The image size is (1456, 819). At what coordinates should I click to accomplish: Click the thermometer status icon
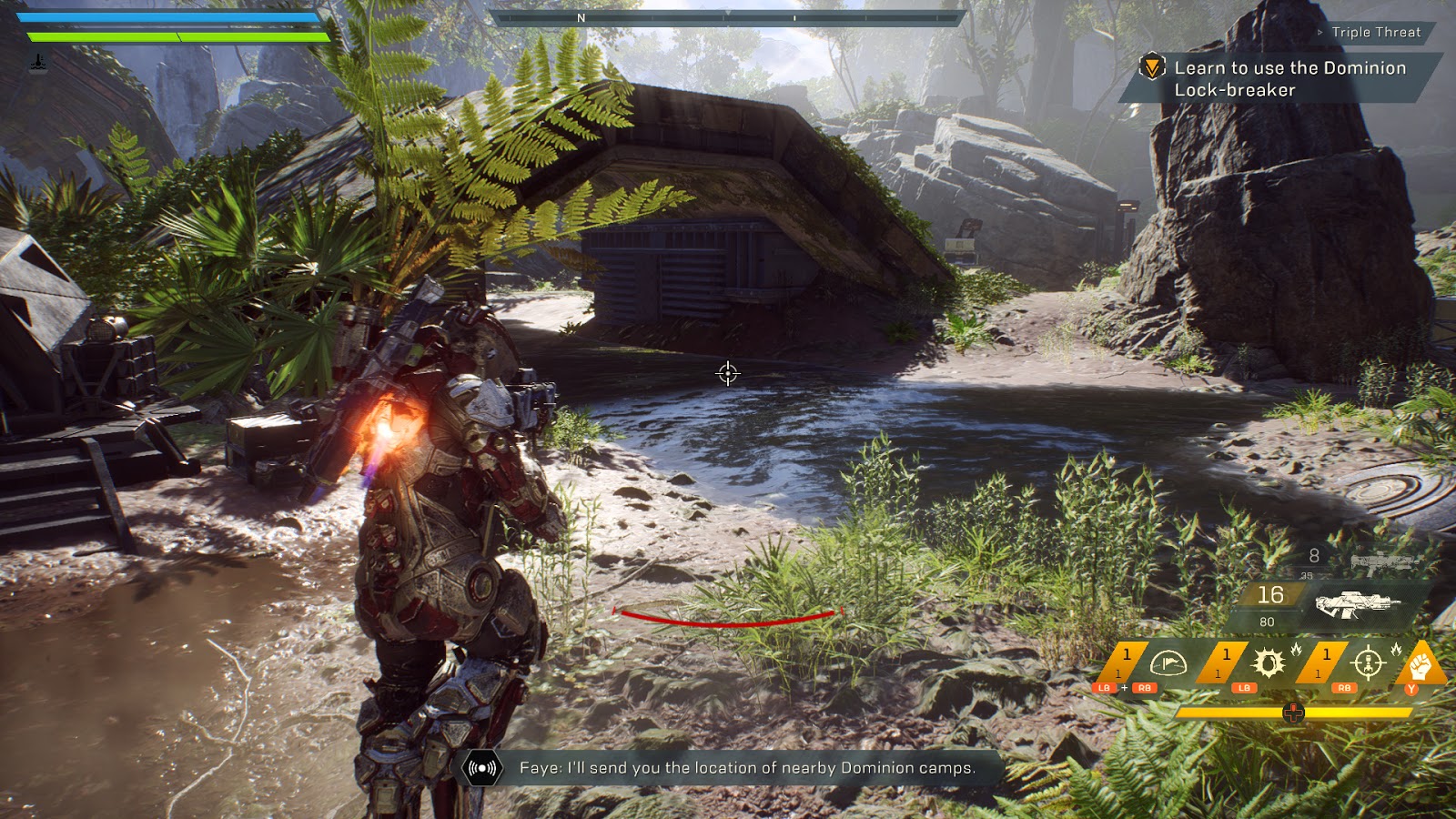(37, 63)
